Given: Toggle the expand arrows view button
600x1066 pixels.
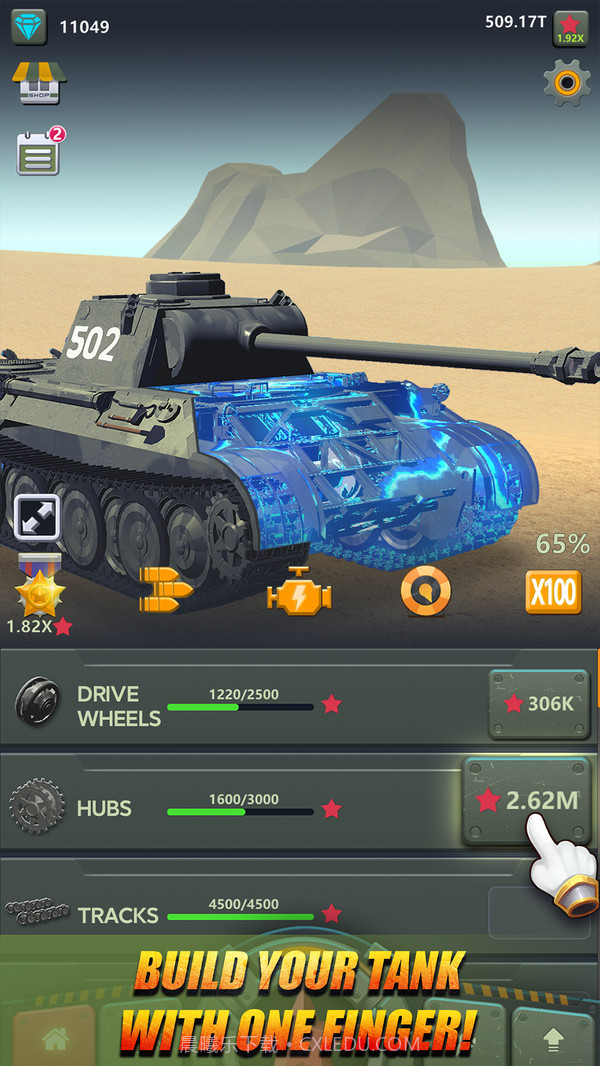Looking at the screenshot, I should (x=38, y=518).
